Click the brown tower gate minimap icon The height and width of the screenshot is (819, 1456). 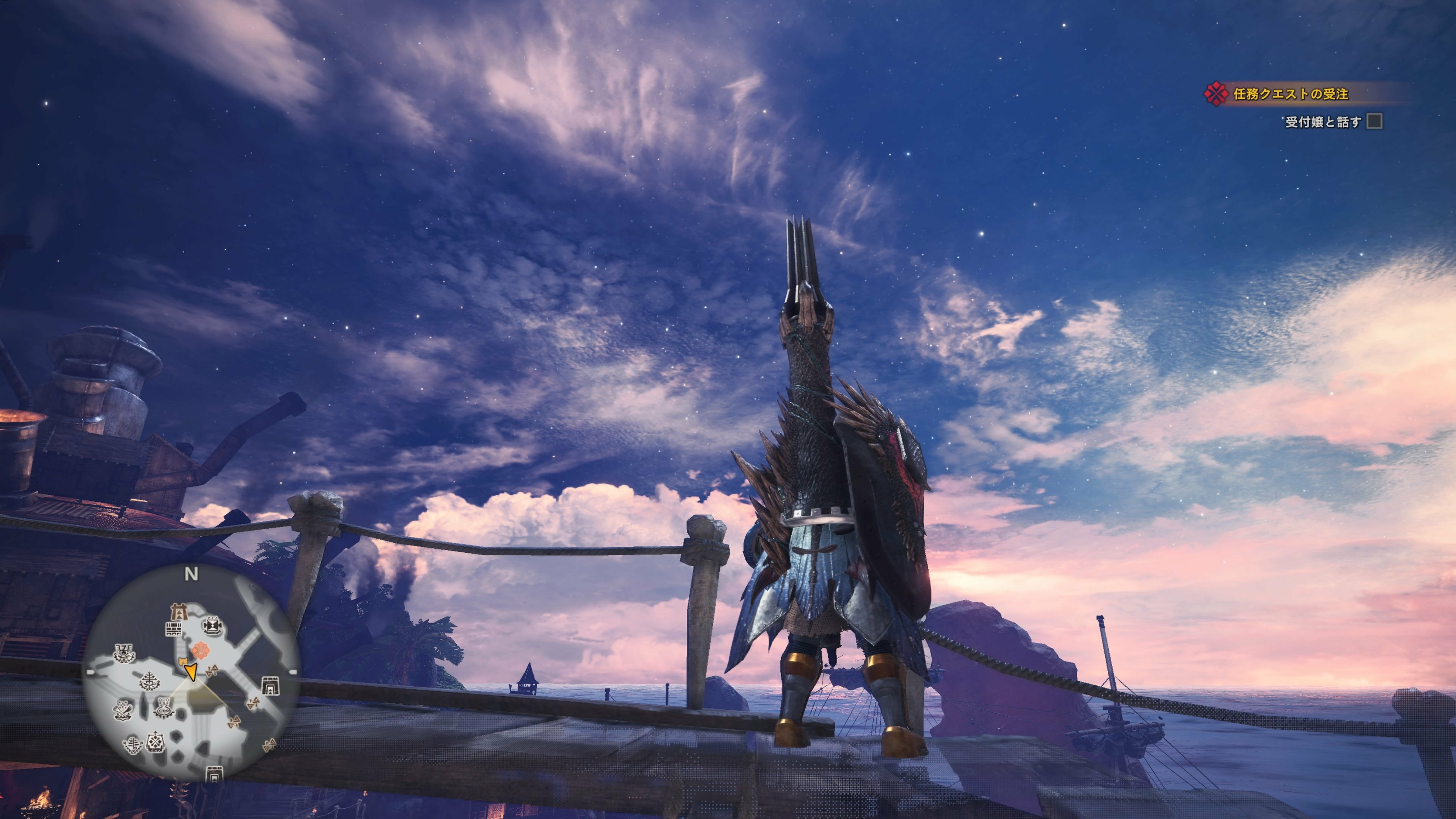click(x=179, y=612)
